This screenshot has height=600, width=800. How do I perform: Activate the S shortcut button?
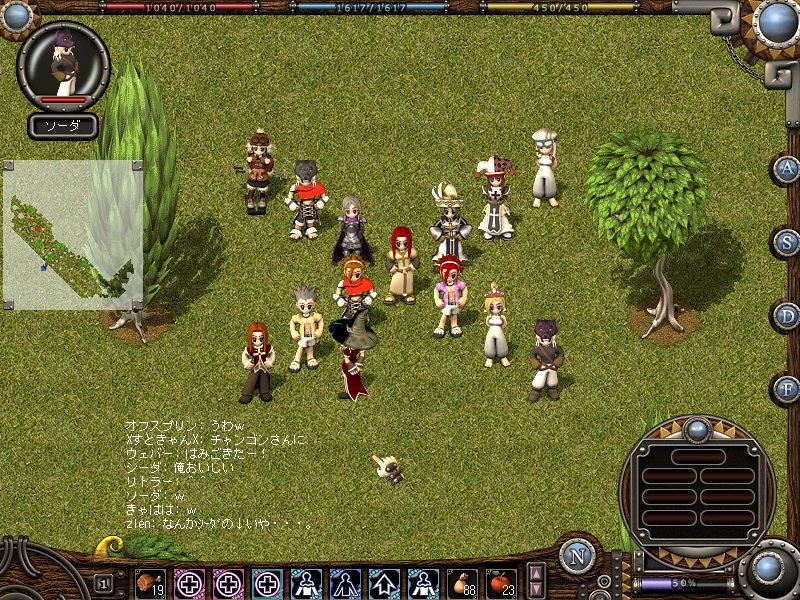click(788, 242)
